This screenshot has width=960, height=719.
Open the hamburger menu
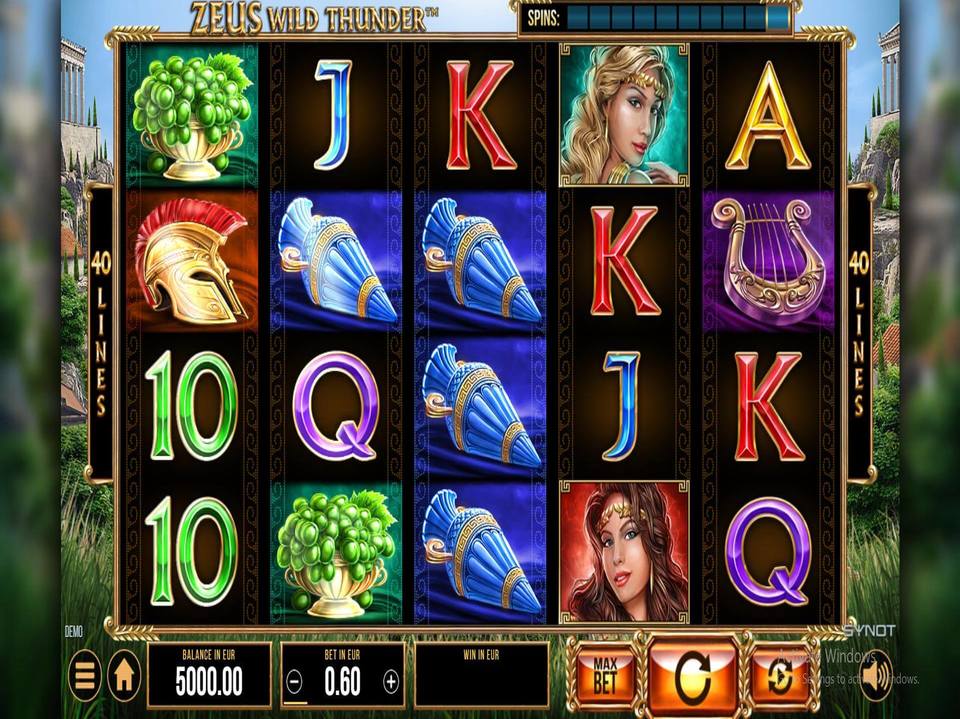[x=85, y=675]
